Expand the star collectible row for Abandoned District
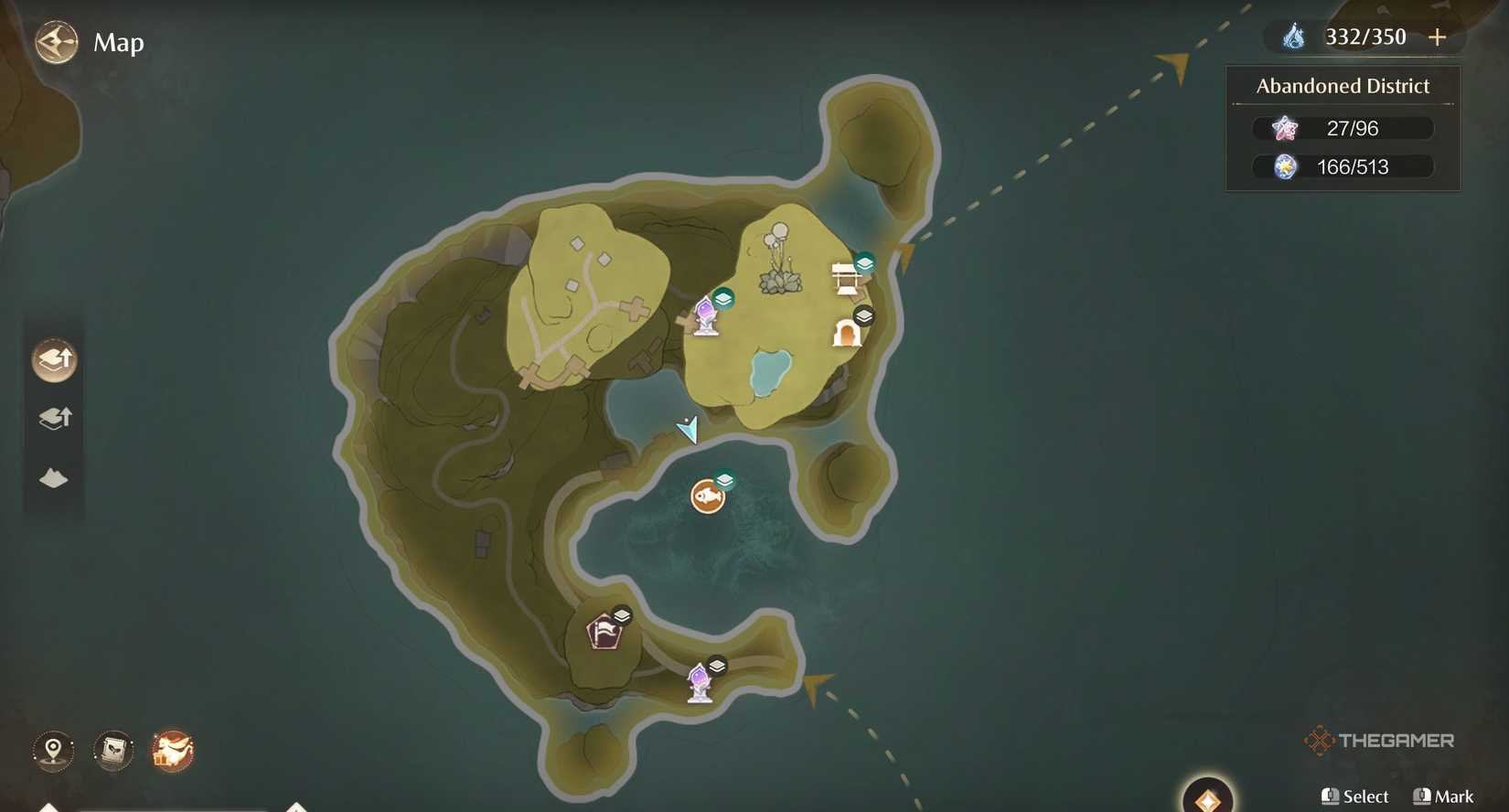 (1342, 128)
